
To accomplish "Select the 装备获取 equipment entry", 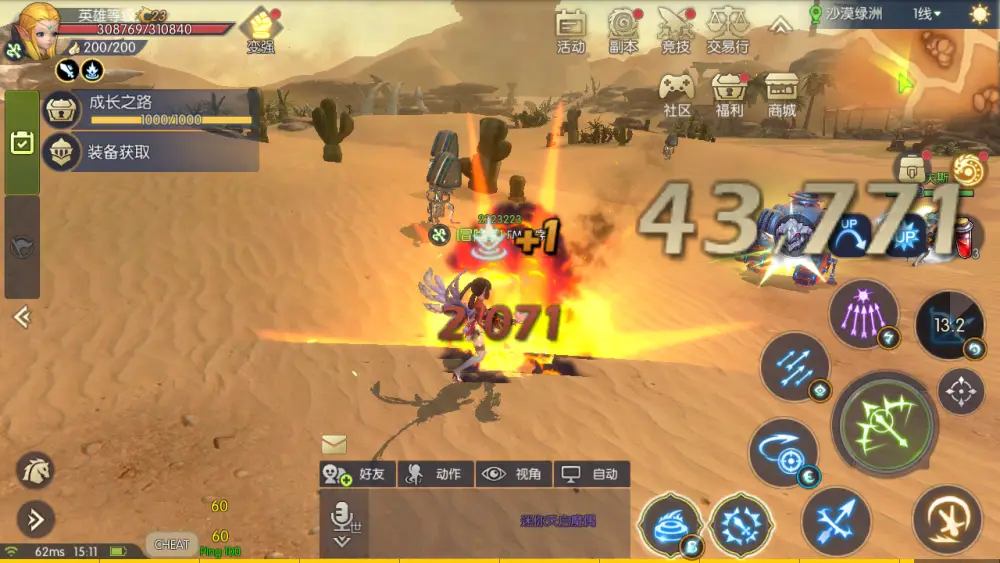I will [150, 152].
